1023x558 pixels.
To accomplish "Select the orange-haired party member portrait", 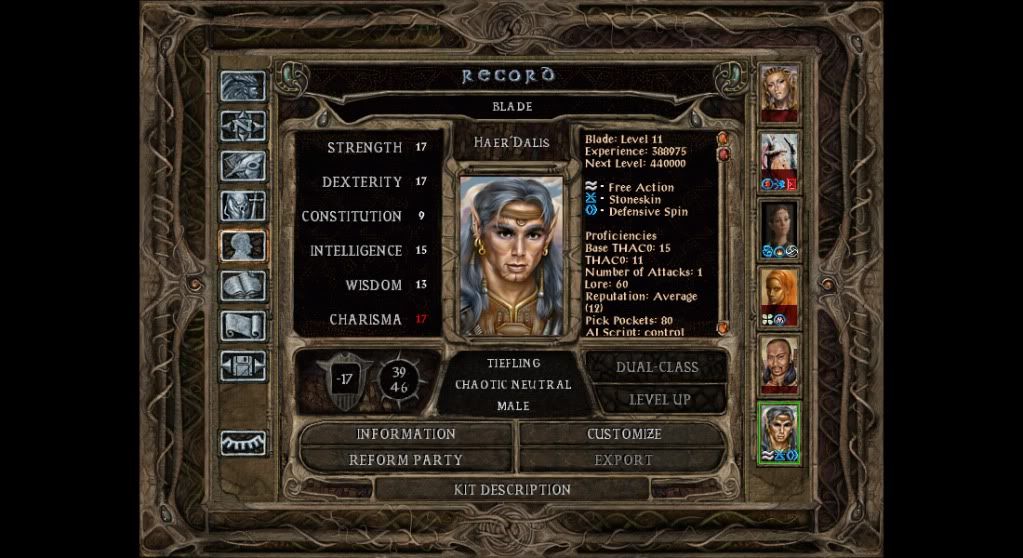I will 779,295.
